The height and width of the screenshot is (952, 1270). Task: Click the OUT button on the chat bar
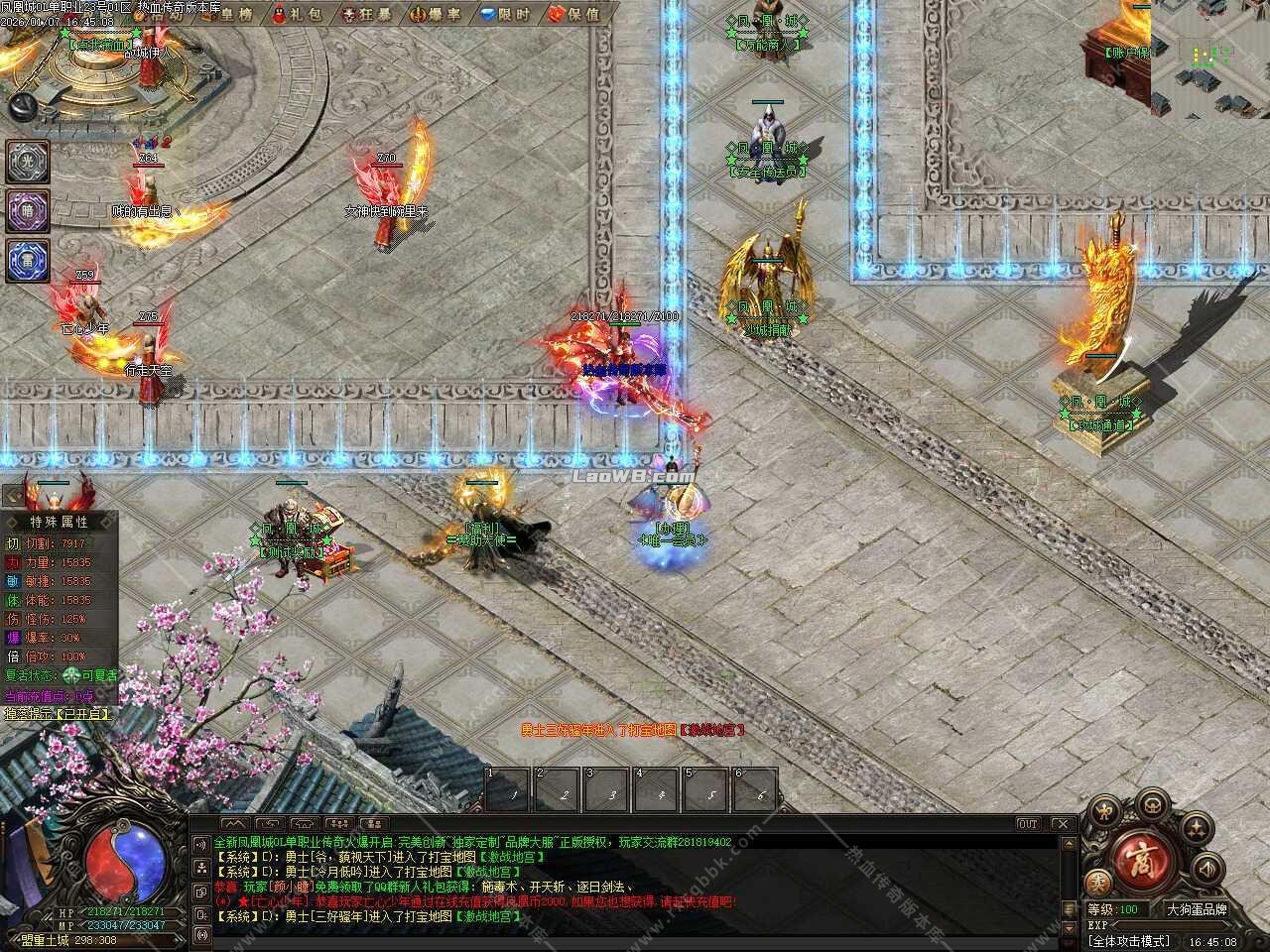point(1029,823)
